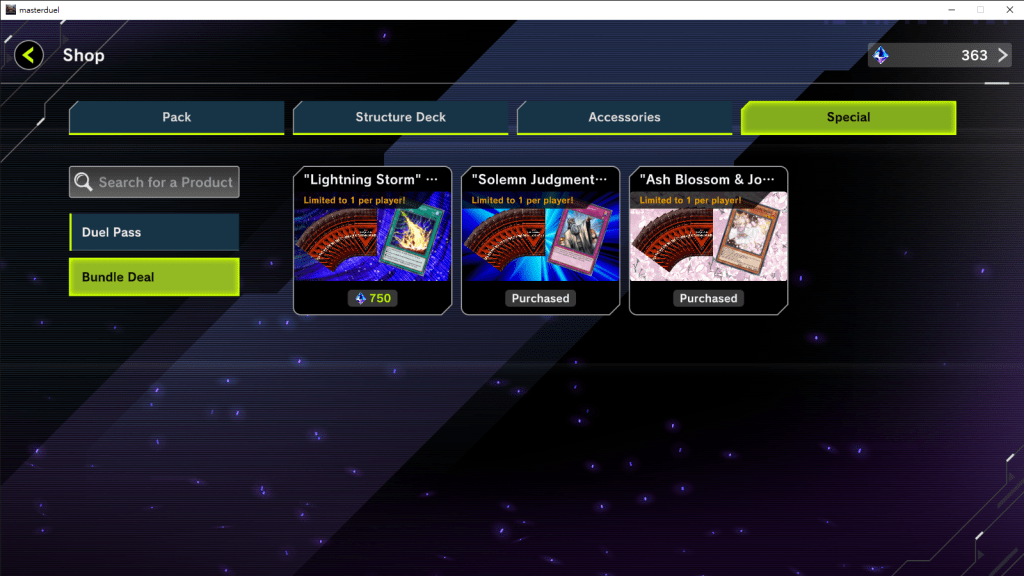1024x576 pixels.
Task: Switch to the Pack tab
Action: coord(177,117)
